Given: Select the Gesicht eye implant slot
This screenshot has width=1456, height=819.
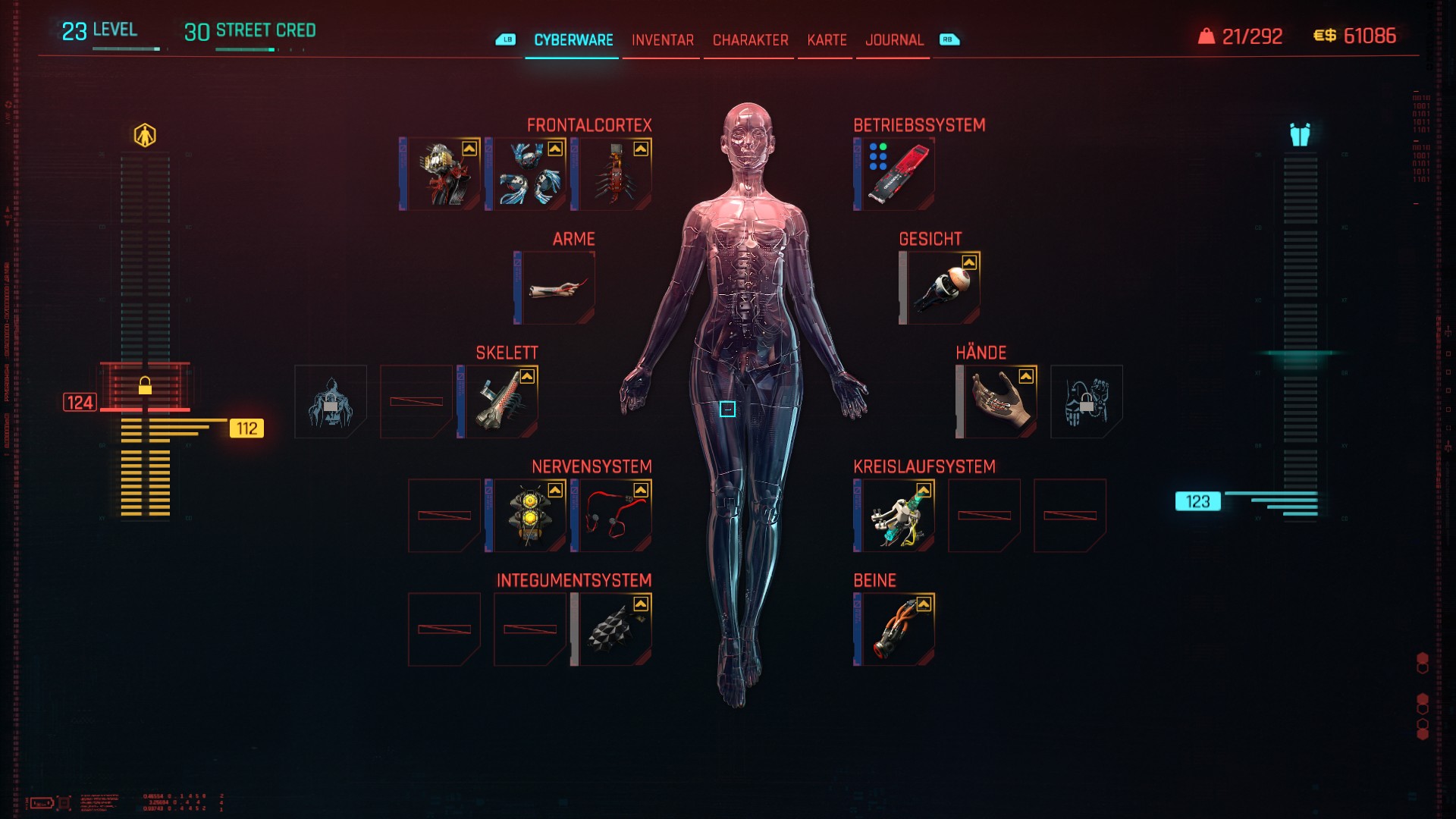Looking at the screenshot, I should 942,287.
